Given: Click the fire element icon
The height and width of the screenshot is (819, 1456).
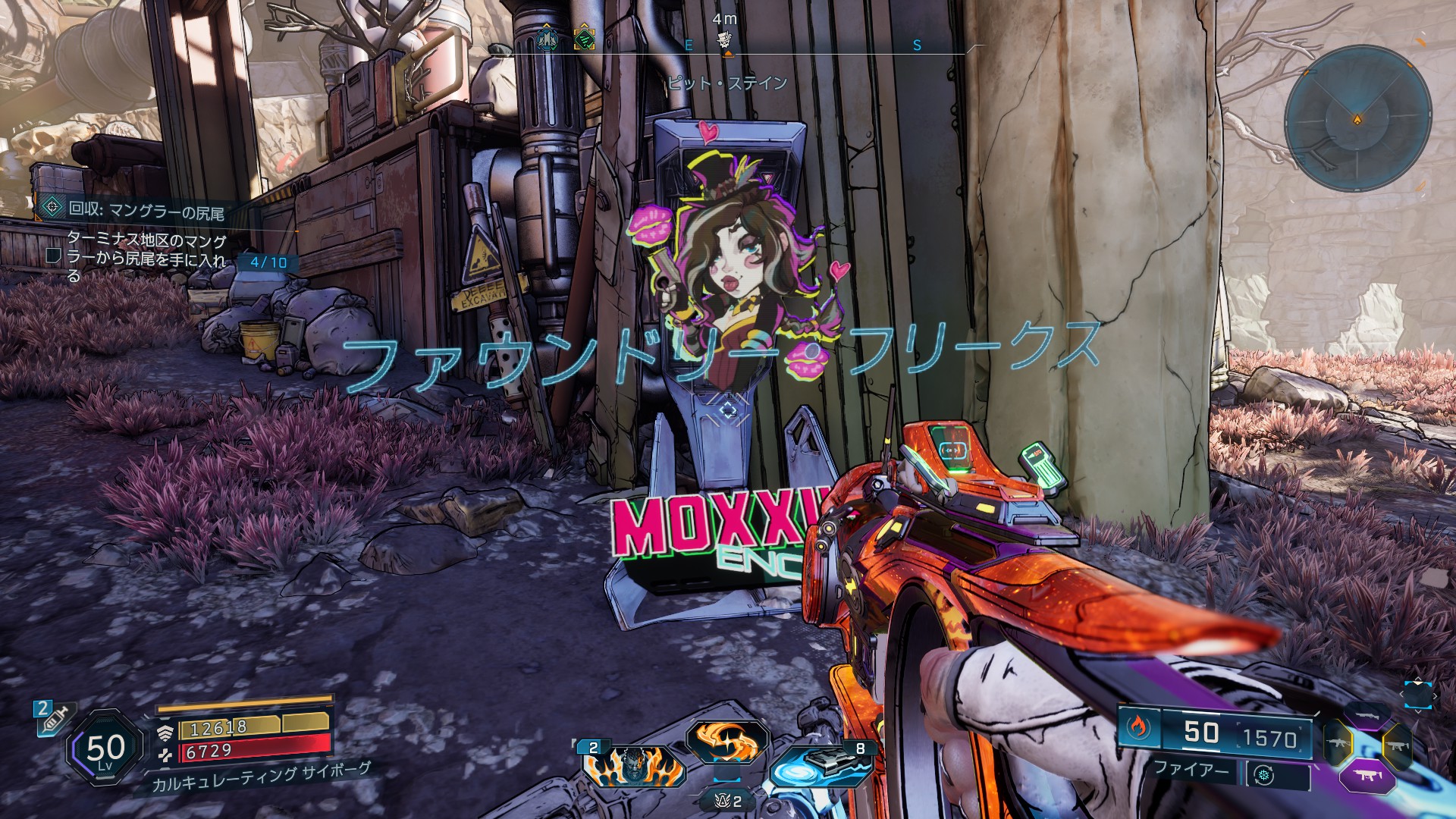Looking at the screenshot, I should click(1137, 727).
